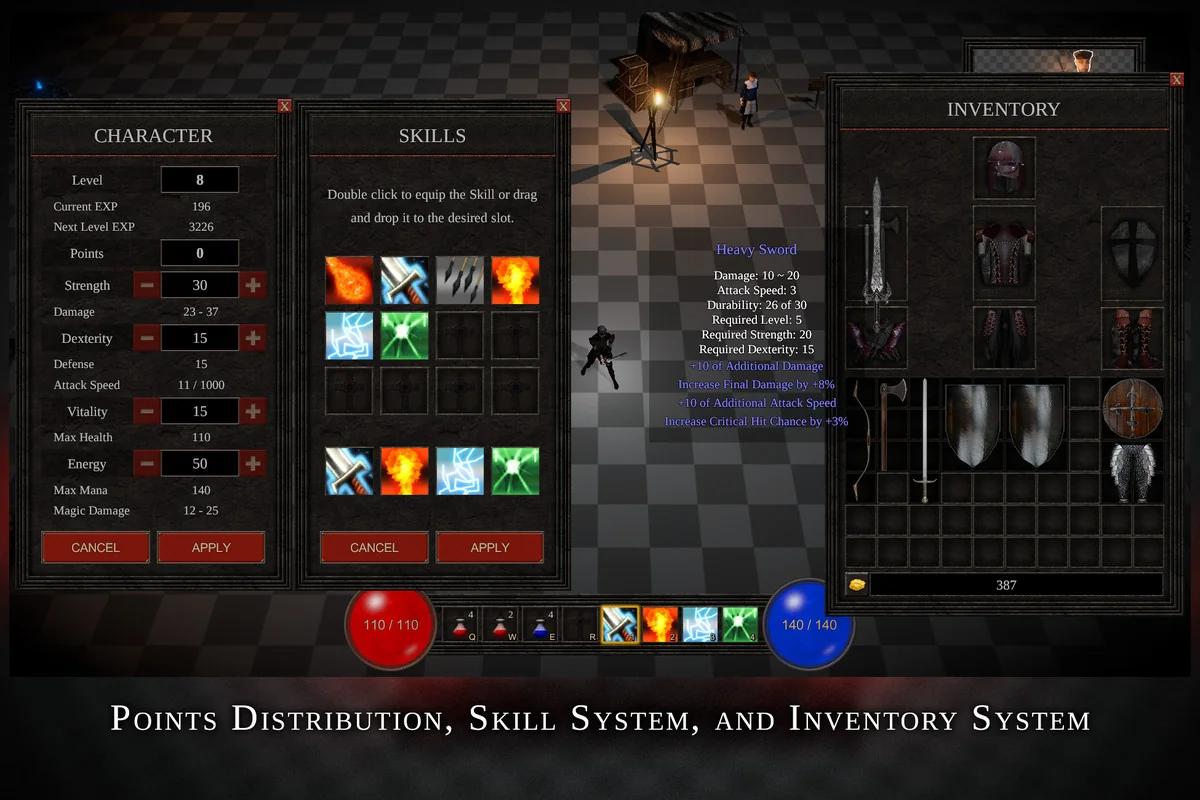The height and width of the screenshot is (800, 1200).
Task: Close the Inventory window
Action: (x=1177, y=79)
